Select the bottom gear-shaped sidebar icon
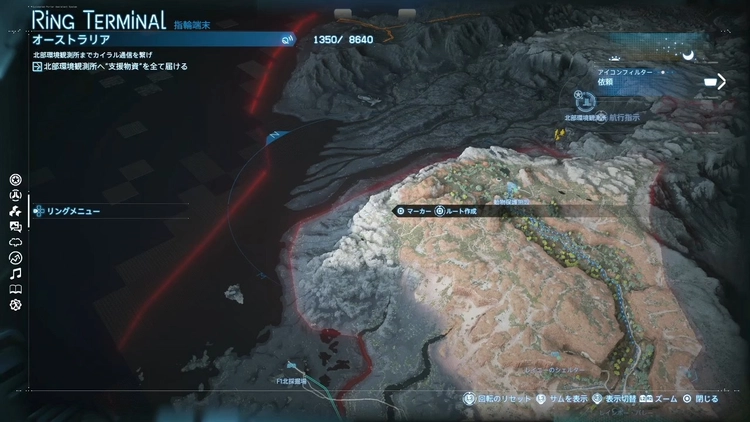The width and height of the screenshot is (750, 422). pyautogui.click(x=15, y=305)
